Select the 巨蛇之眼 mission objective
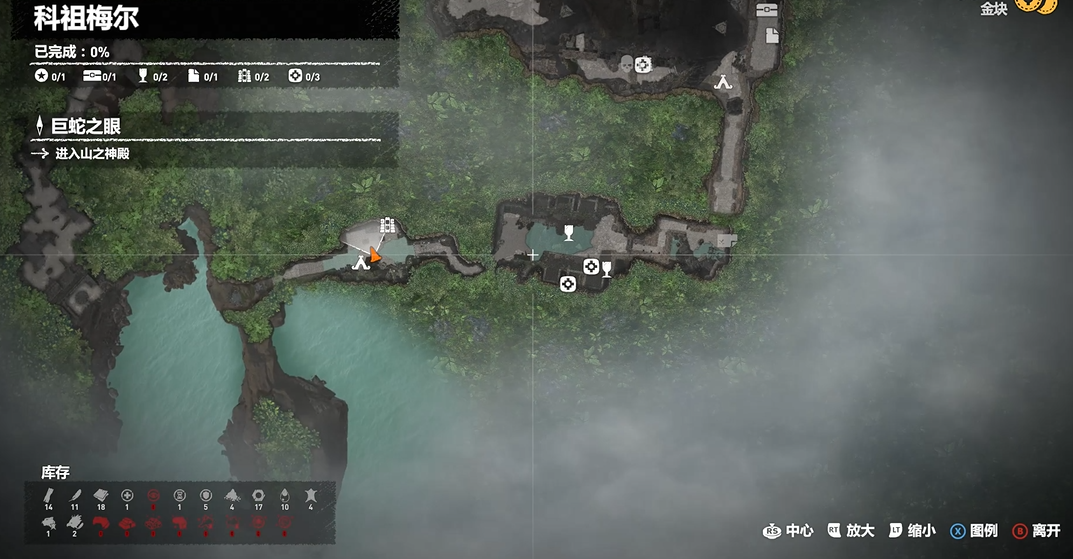This screenshot has height=559, width=1073. click(86, 126)
